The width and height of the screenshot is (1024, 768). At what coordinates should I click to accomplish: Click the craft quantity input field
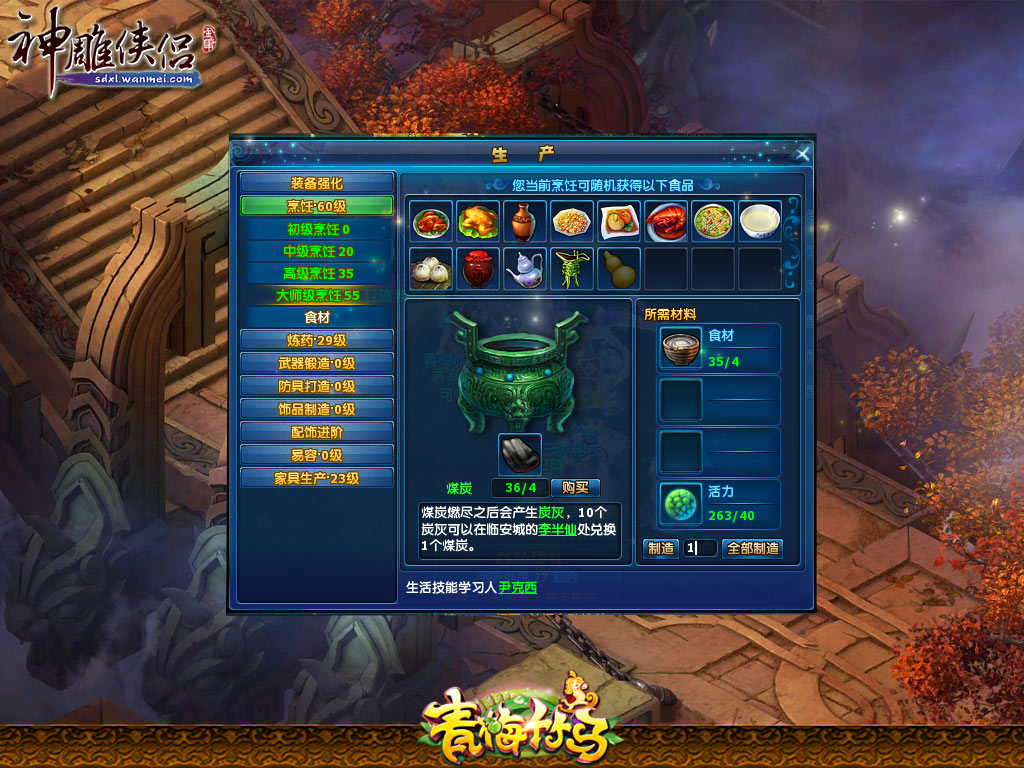click(701, 548)
